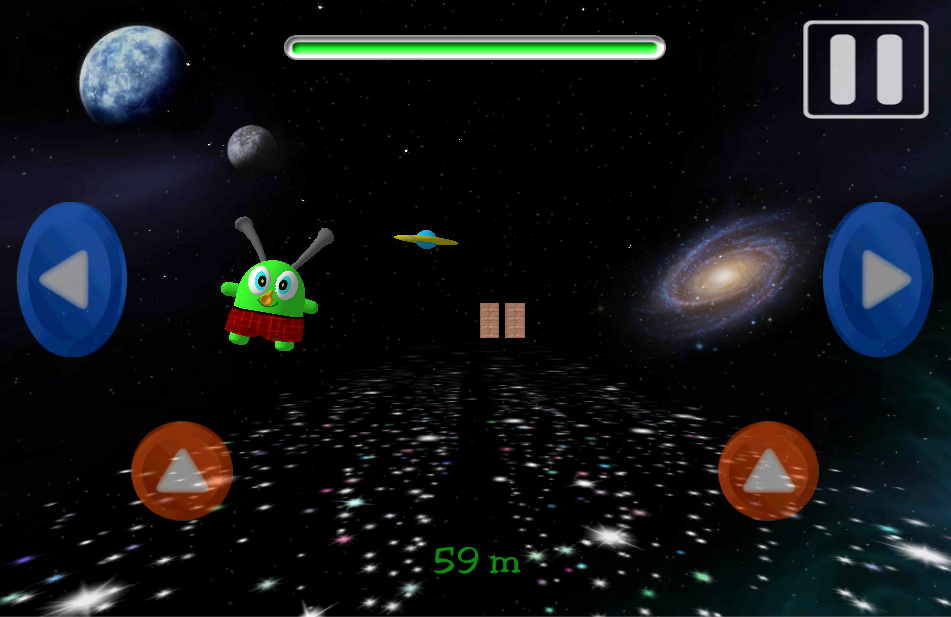Move right using the blue right arrow
The image size is (951, 617).
coord(878,279)
